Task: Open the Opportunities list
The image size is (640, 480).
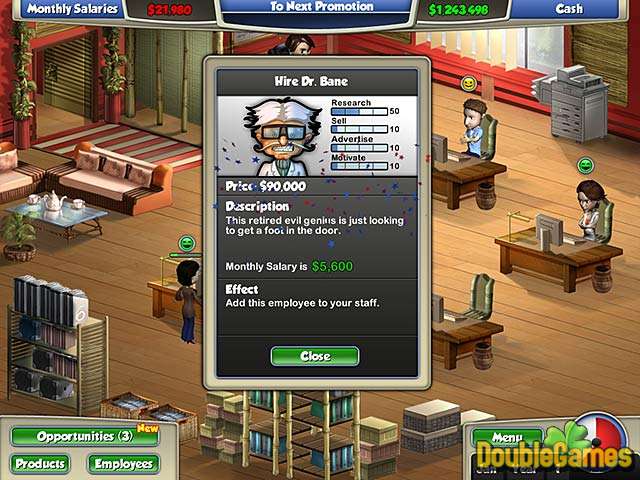Action: coord(84,436)
